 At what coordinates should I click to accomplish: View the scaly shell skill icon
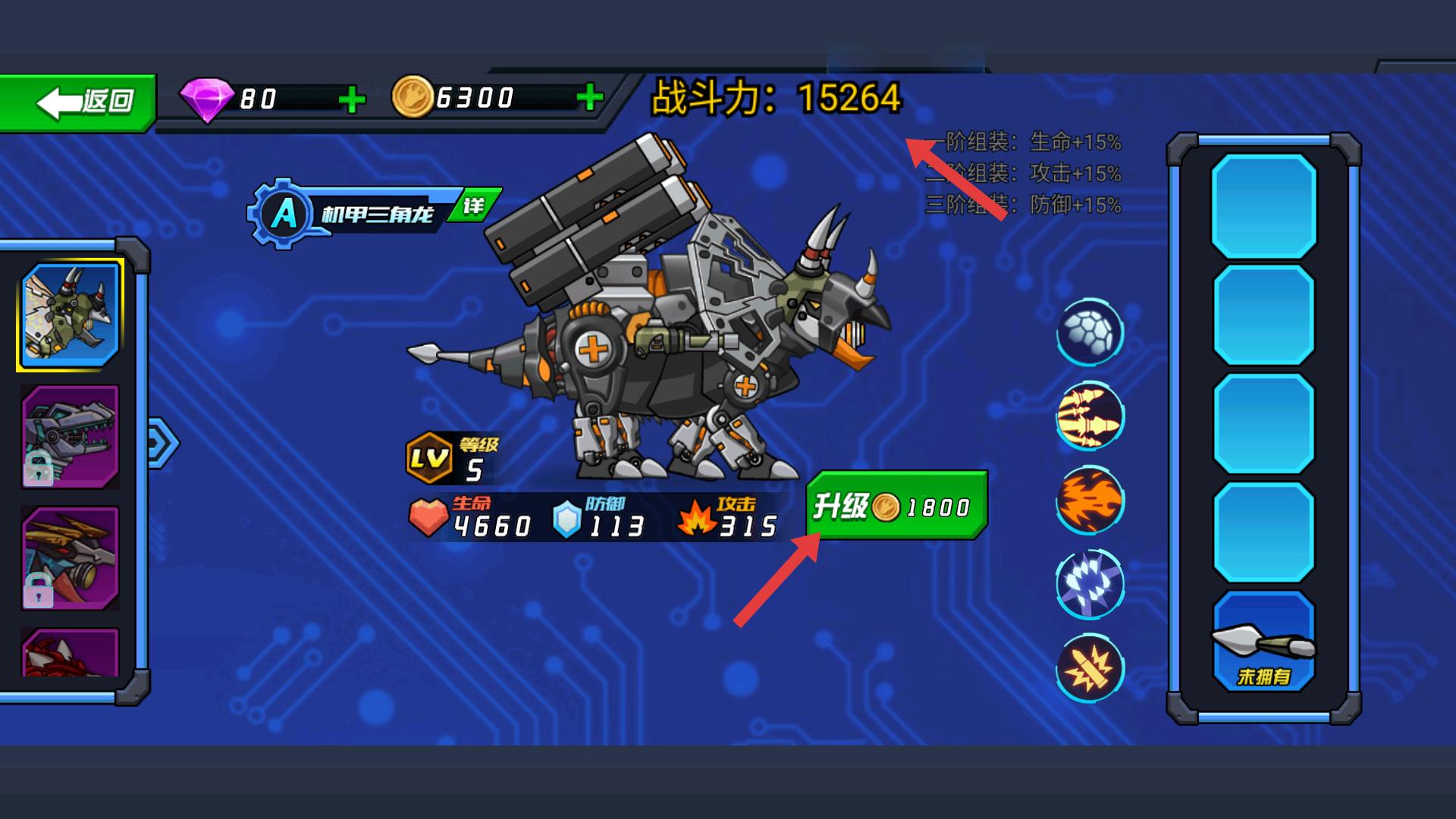coord(1090,332)
